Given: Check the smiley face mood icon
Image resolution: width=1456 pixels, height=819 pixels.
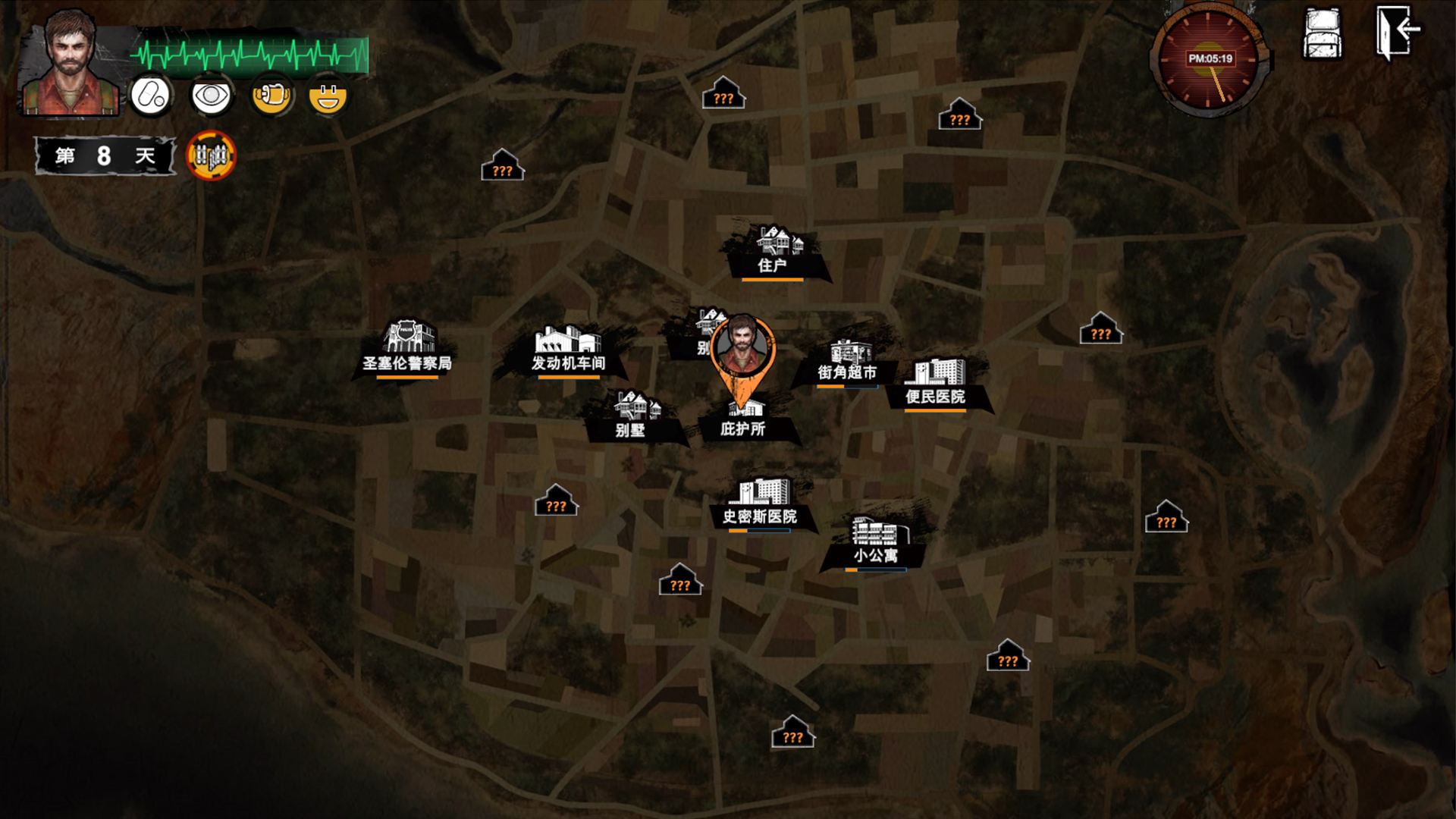Looking at the screenshot, I should [328, 96].
